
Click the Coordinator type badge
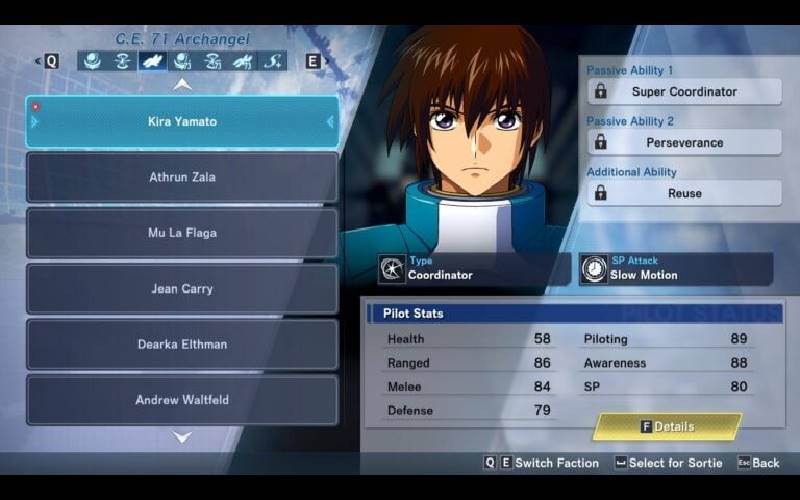472,269
